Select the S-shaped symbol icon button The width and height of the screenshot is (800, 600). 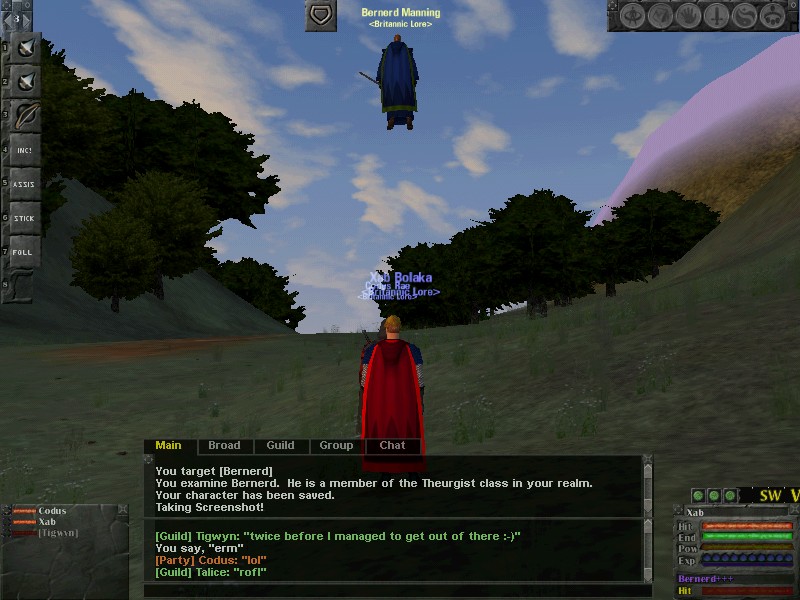tap(744, 16)
